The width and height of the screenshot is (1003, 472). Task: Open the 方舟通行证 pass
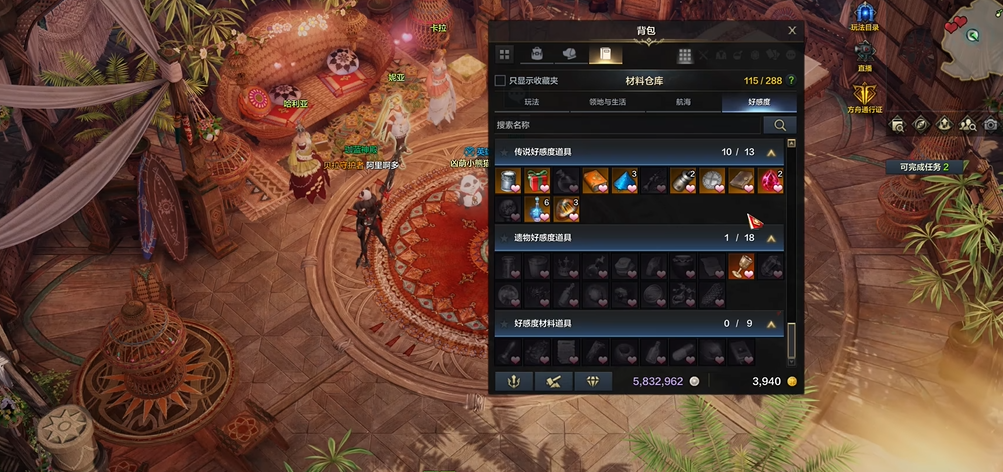(x=864, y=96)
